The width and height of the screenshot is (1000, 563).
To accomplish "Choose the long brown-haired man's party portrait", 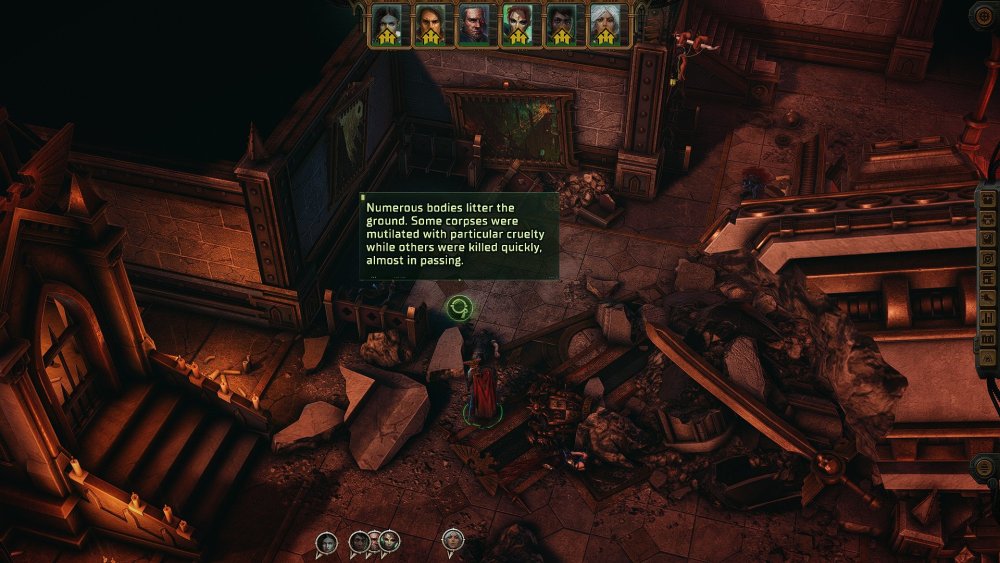I will [x=430, y=24].
